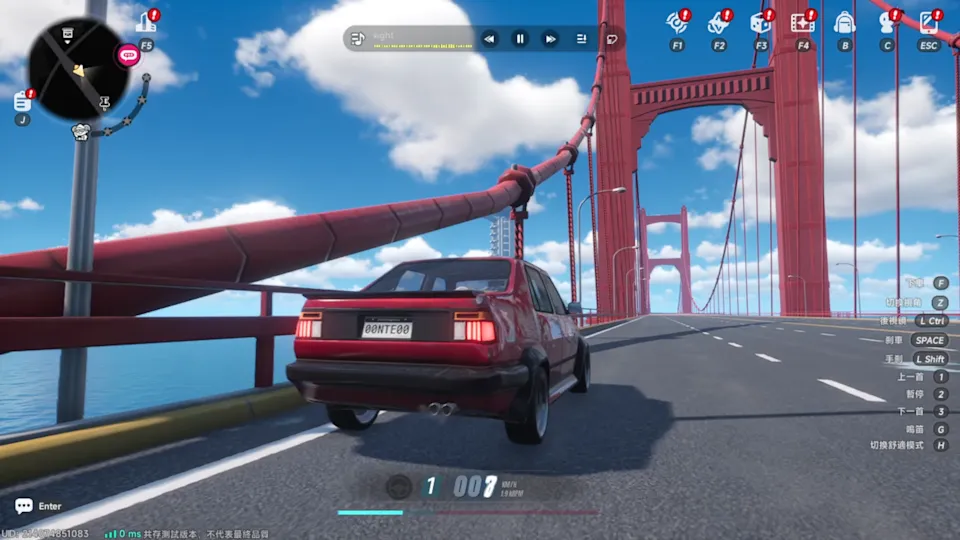Viewport: 960px width, 540px height.
Task: Open the chat bubble at bottom left
Action: pyautogui.click(x=24, y=507)
